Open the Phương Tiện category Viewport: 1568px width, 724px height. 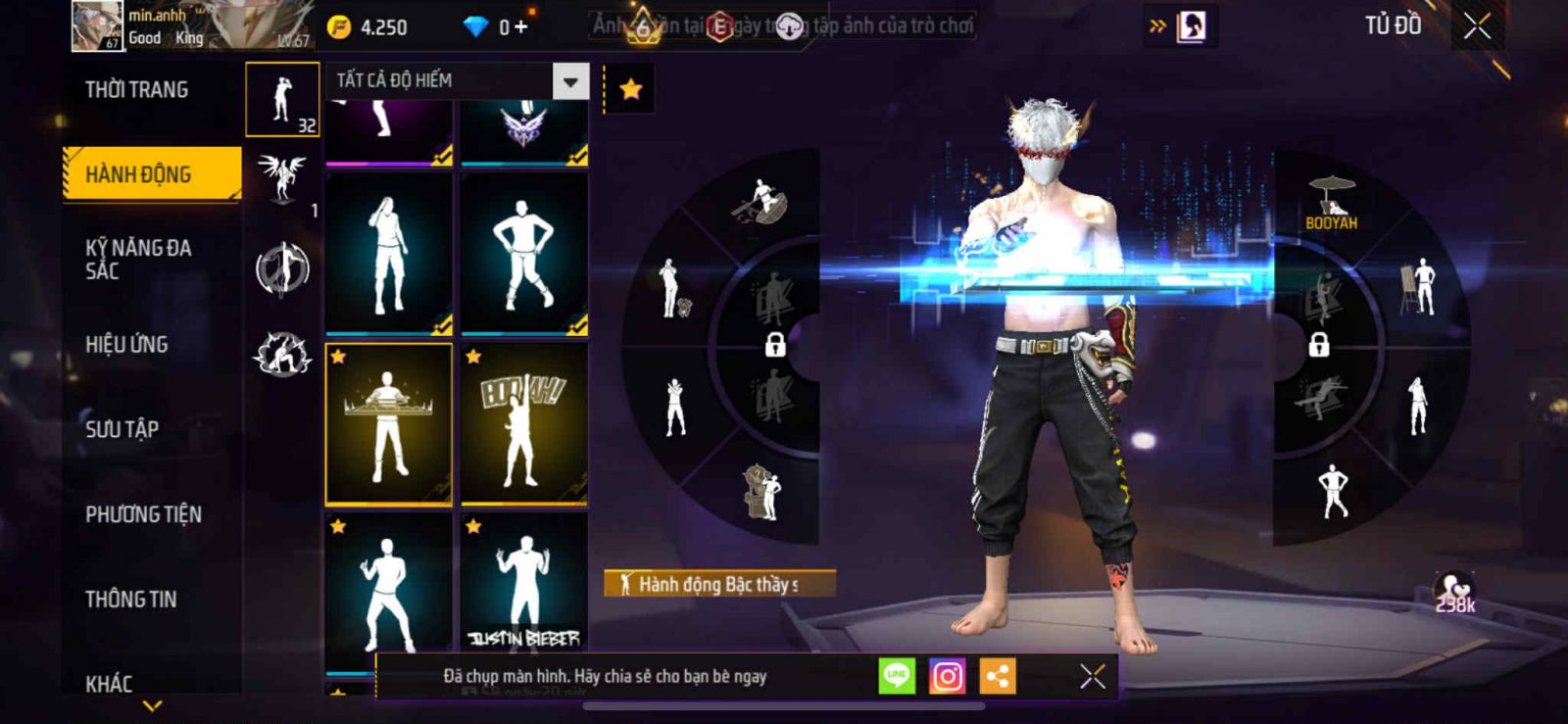point(143,514)
